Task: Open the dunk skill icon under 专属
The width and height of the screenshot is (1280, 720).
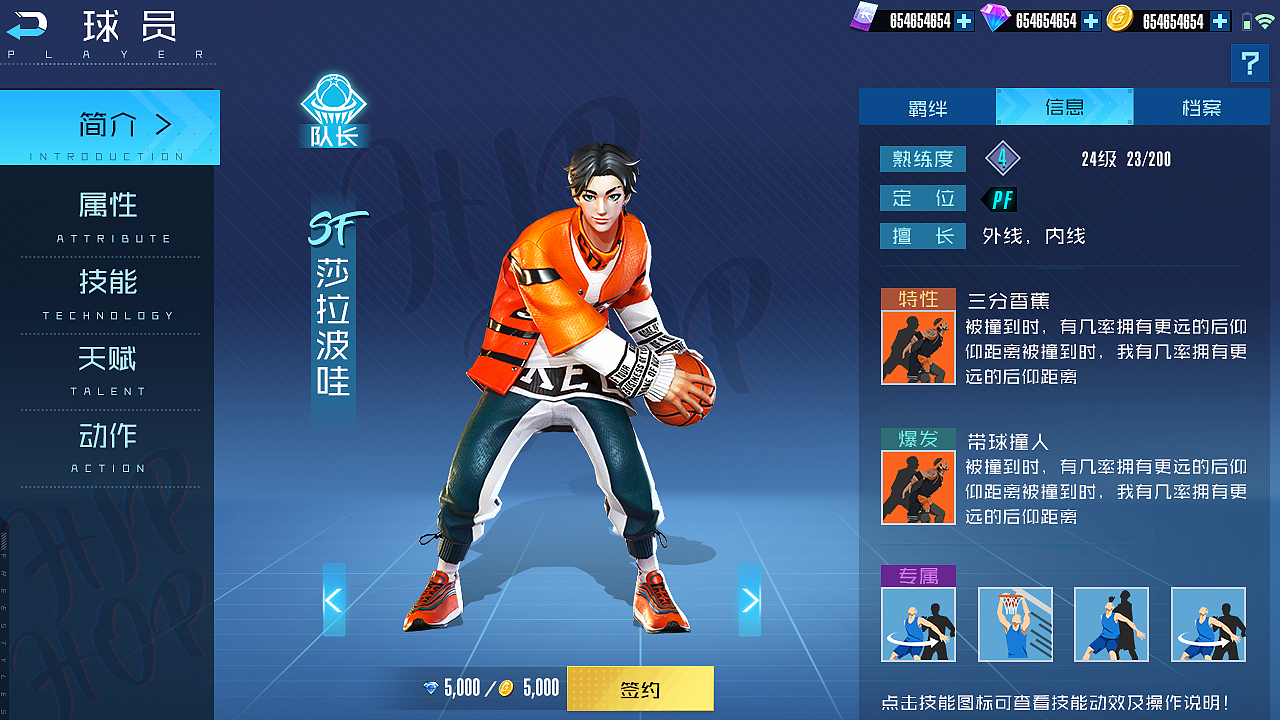Action: [x=1015, y=624]
